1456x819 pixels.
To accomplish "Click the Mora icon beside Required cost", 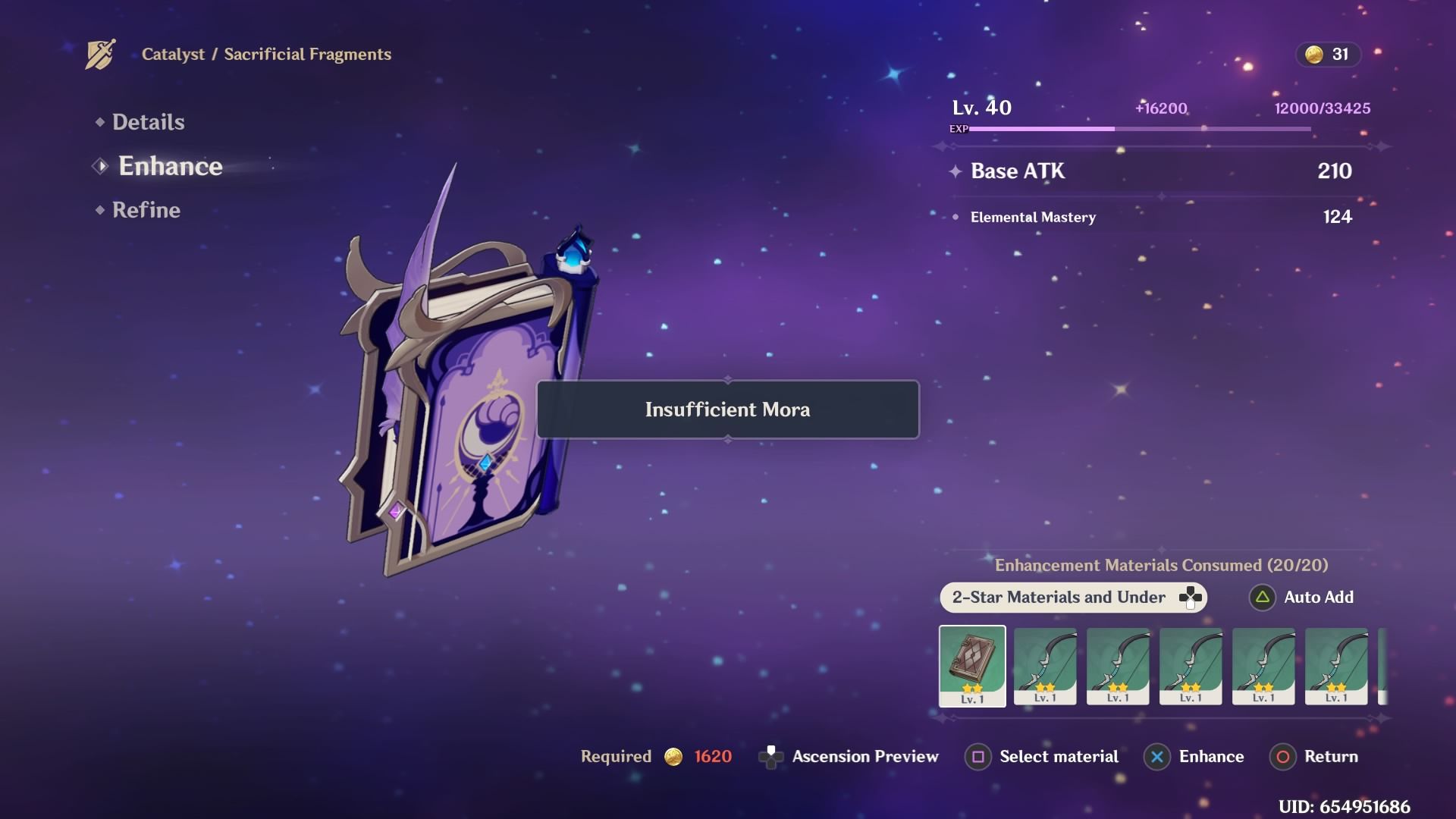I will tap(673, 756).
